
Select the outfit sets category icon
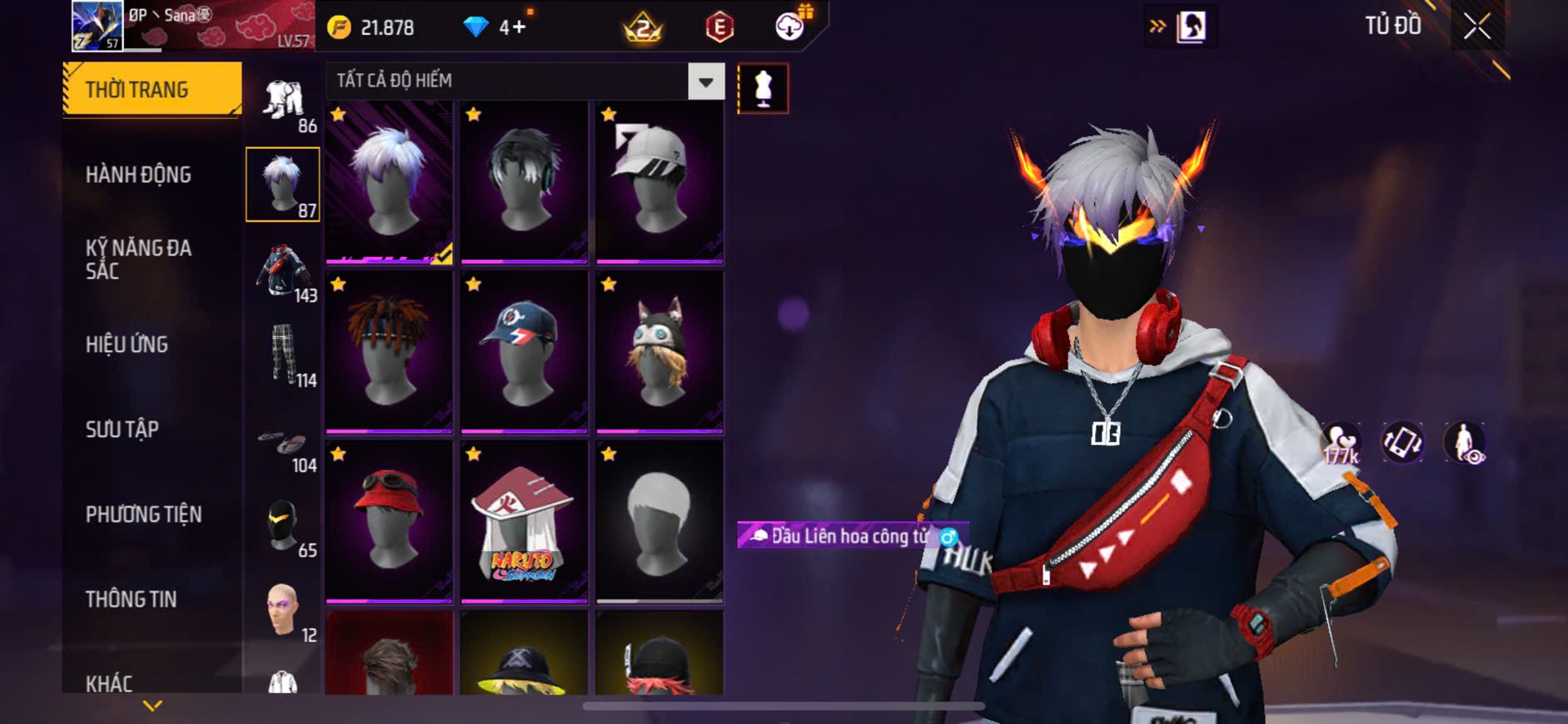tap(283, 102)
